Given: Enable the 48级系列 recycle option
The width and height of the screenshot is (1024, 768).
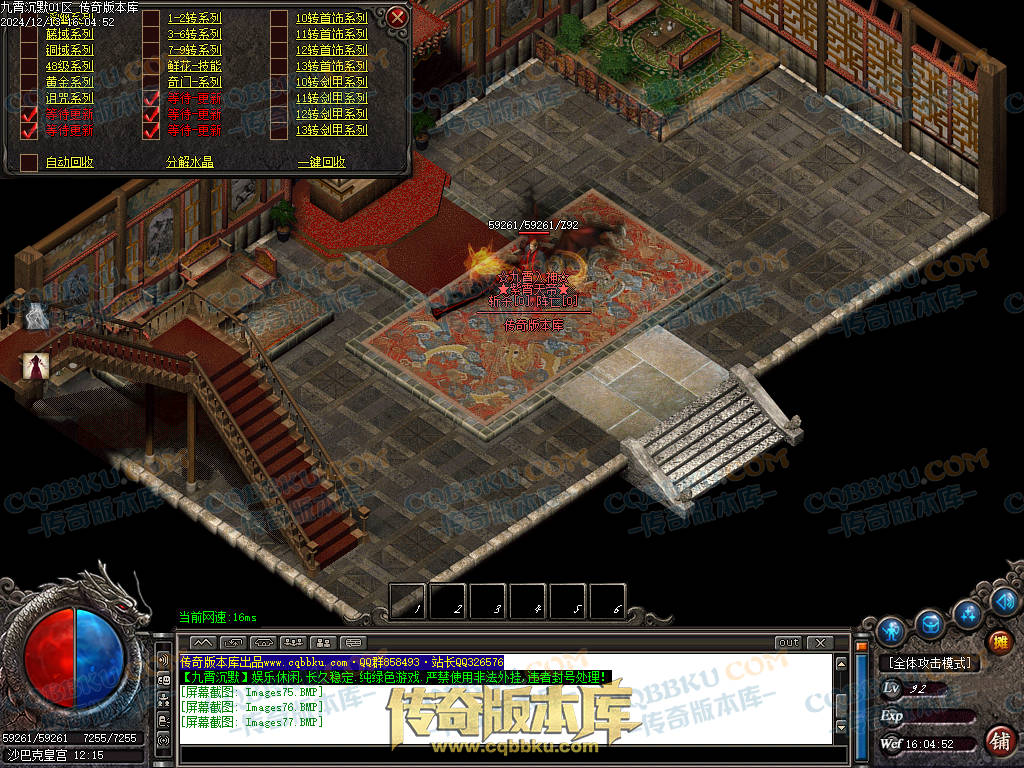Looking at the screenshot, I should click(29, 66).
